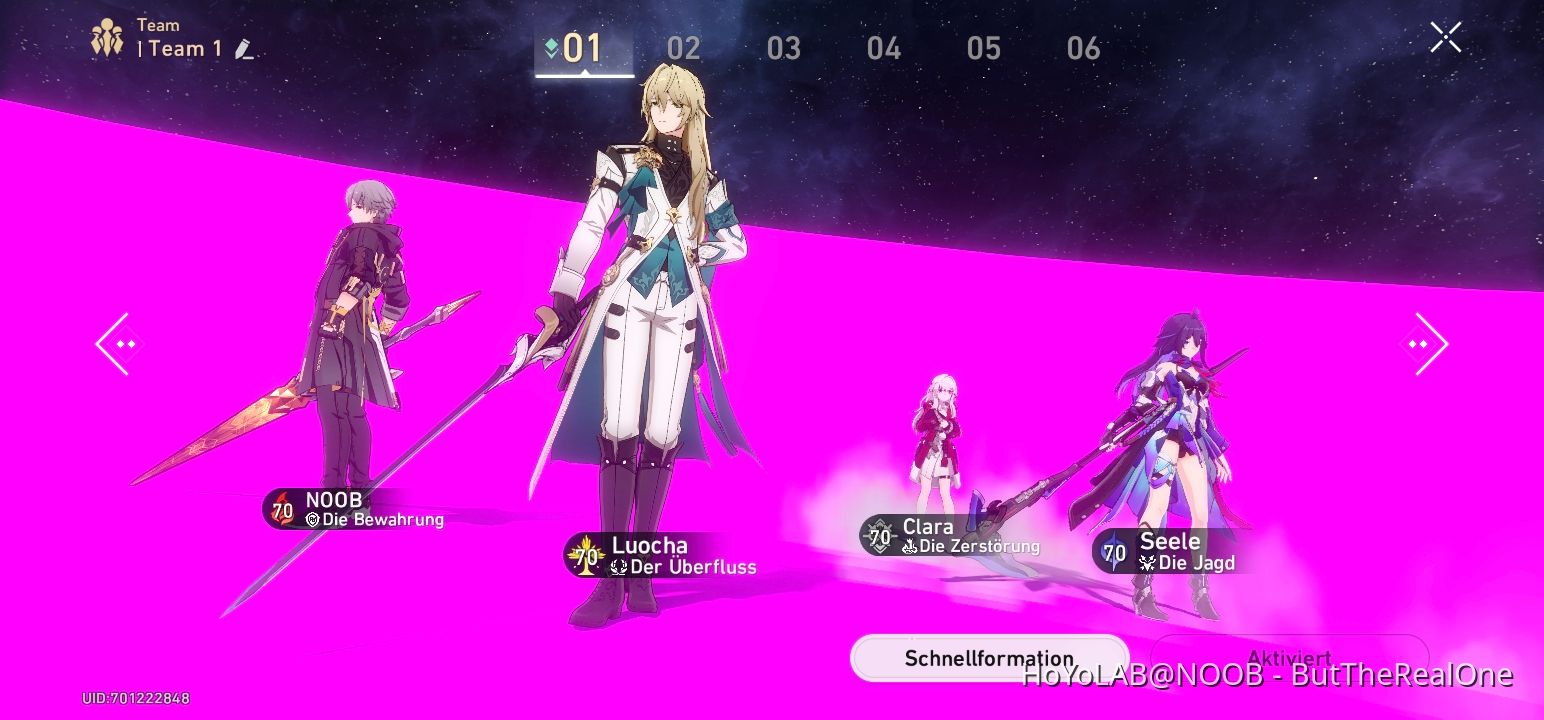Close the team screen with the X
This screenshot has height=720, width=1544.
click(1445, 36)
